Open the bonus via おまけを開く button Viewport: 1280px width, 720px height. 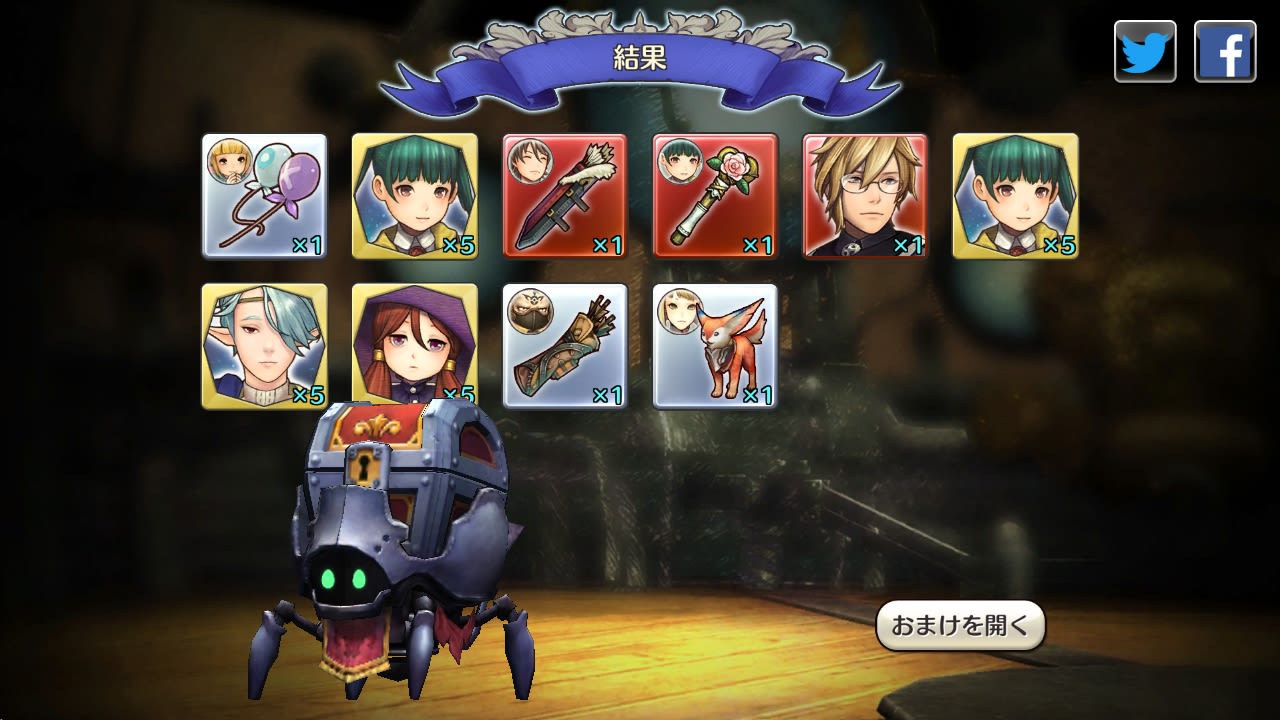coord(960,623)
